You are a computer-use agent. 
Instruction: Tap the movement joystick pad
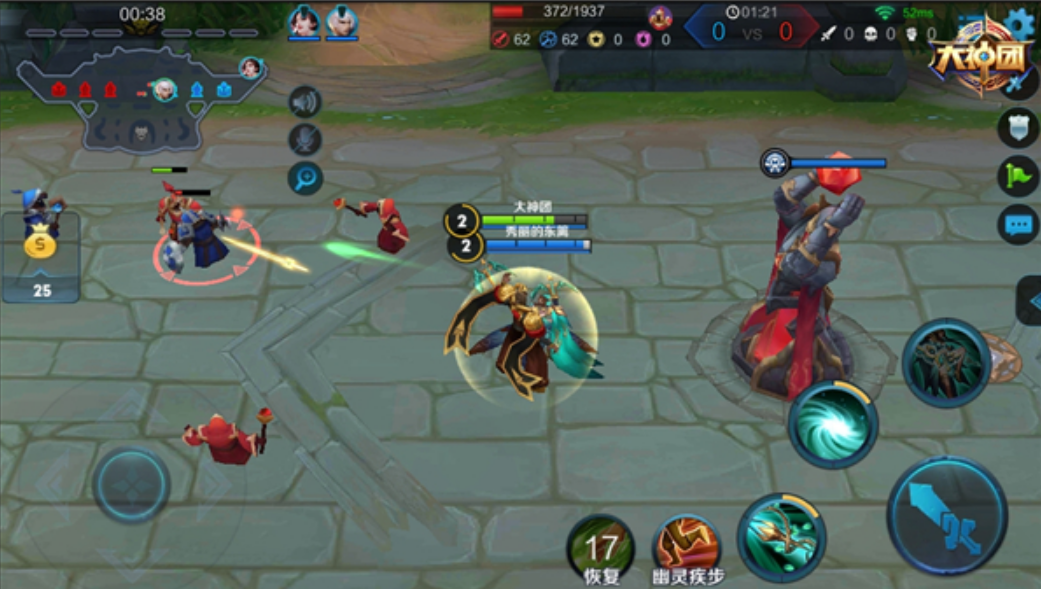131,486
